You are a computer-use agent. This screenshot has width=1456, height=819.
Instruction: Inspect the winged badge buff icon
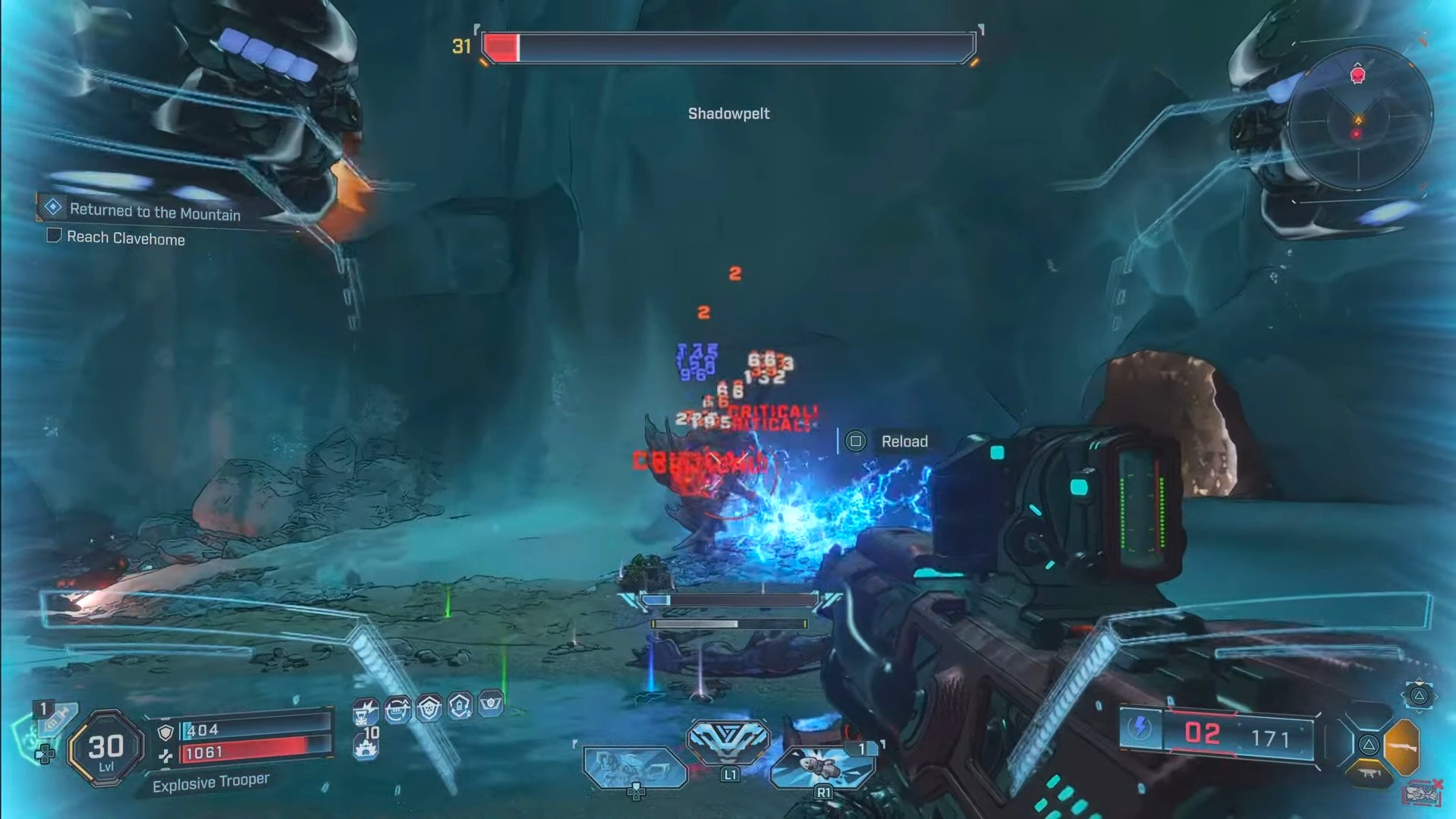click(x=491, y=704)
